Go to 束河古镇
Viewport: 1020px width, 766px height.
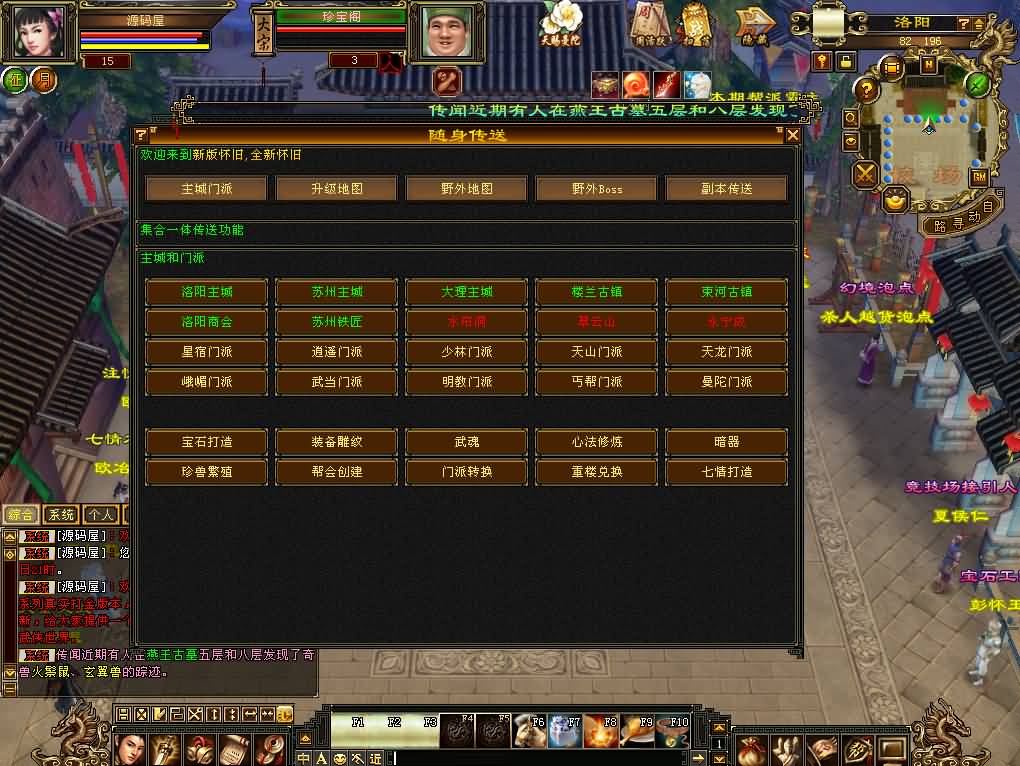(726, 292)
